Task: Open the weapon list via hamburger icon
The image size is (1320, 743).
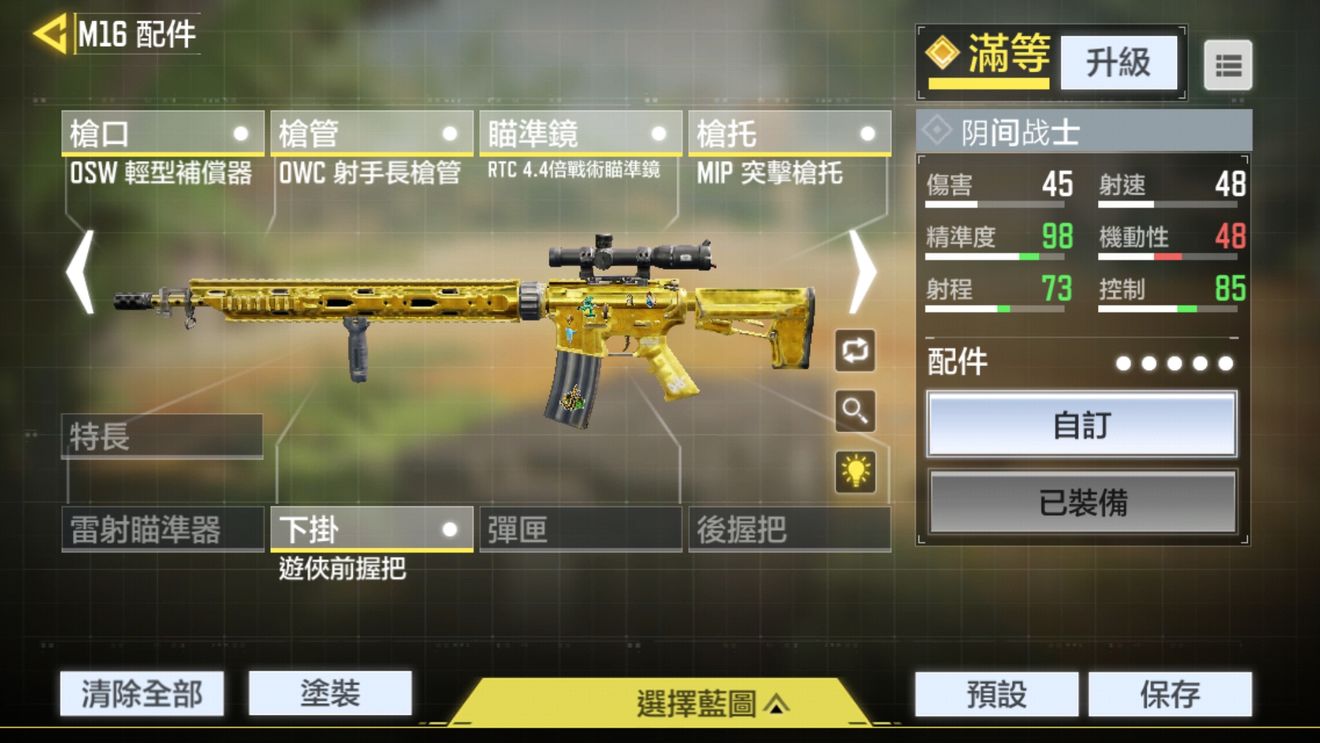Action: coord(1228,64)
